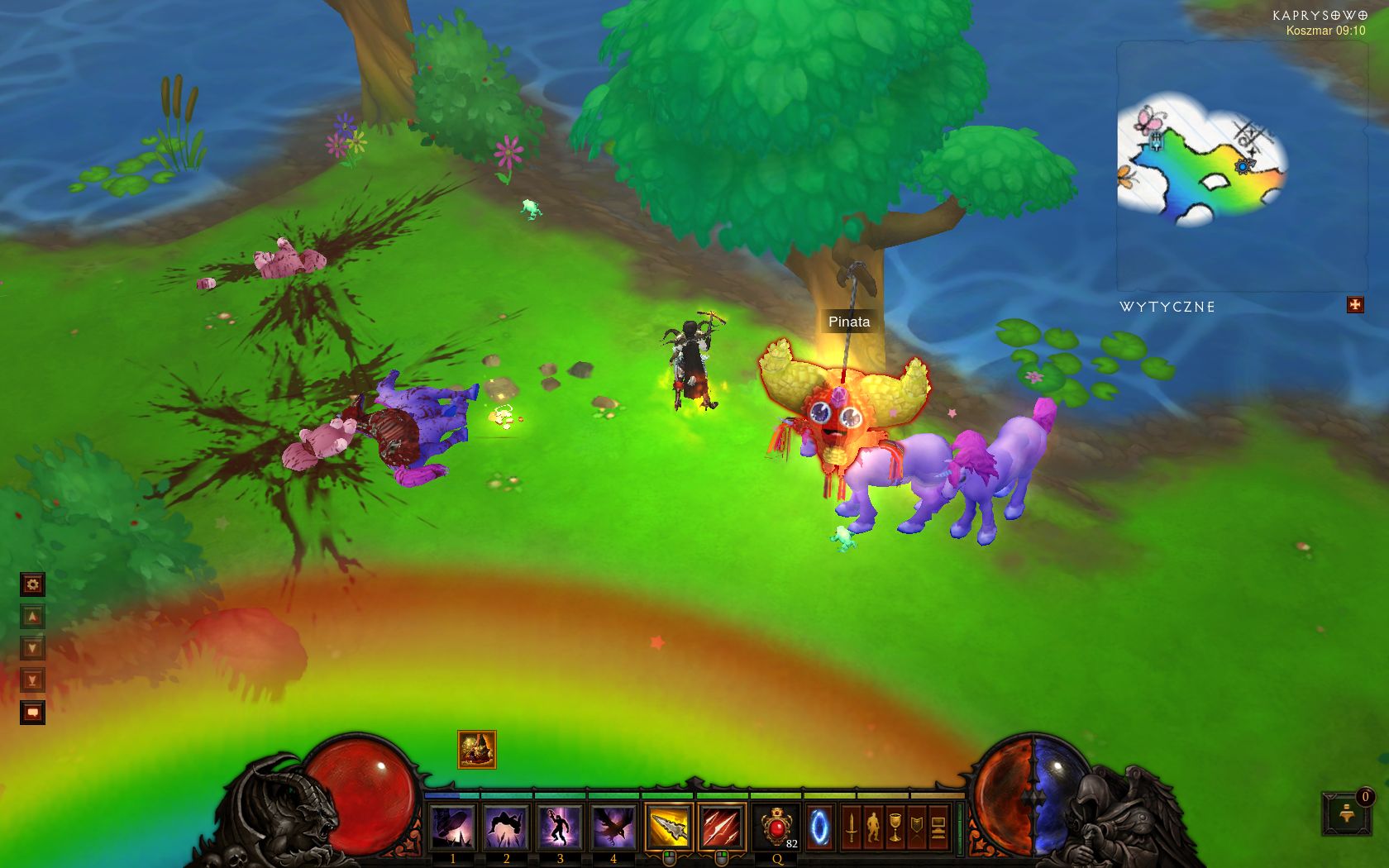Select the golden arrowhead primary attack skill
This screenshot has height=868, width=1389.
click(x=669, y=827)
